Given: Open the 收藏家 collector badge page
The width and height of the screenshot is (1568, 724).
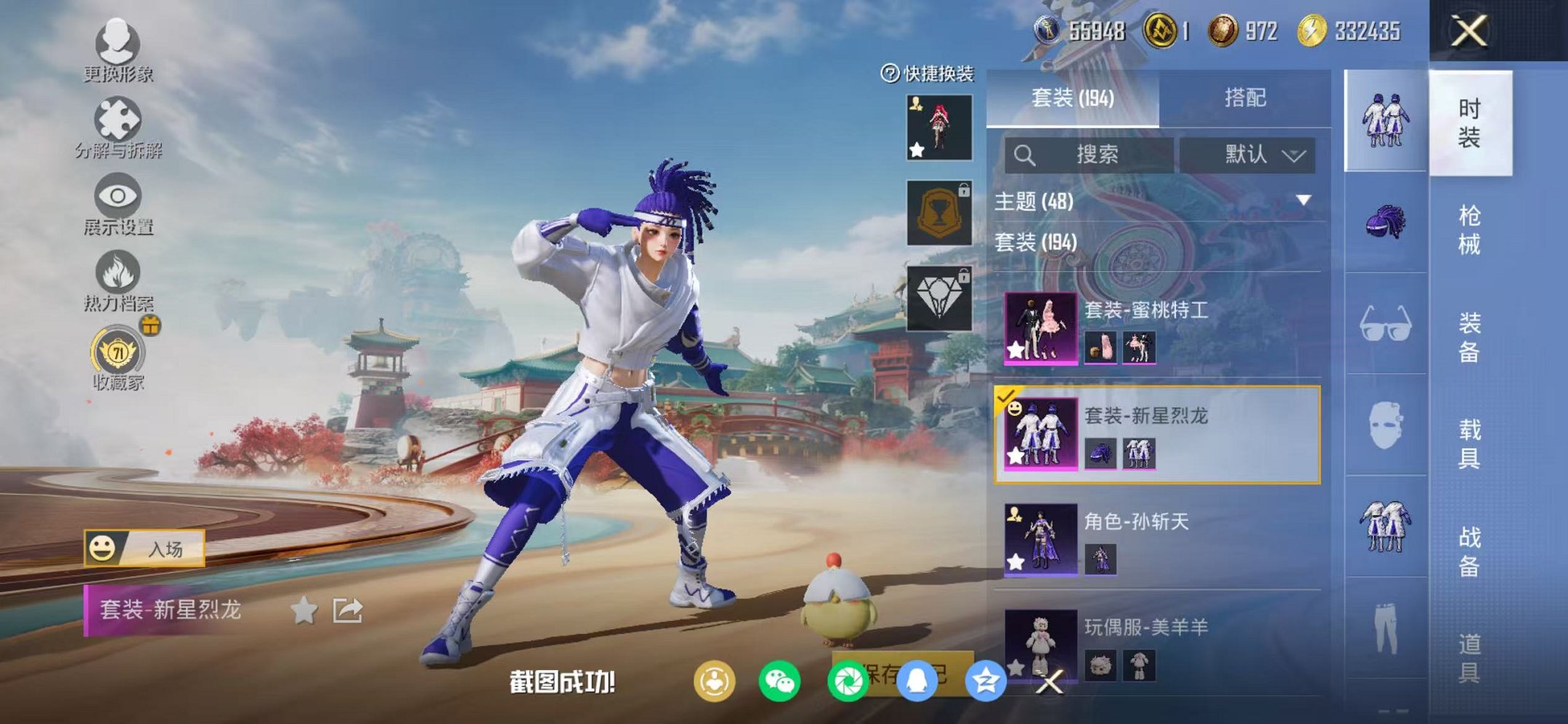Looking at the screenshot, I should pos(117,350).
